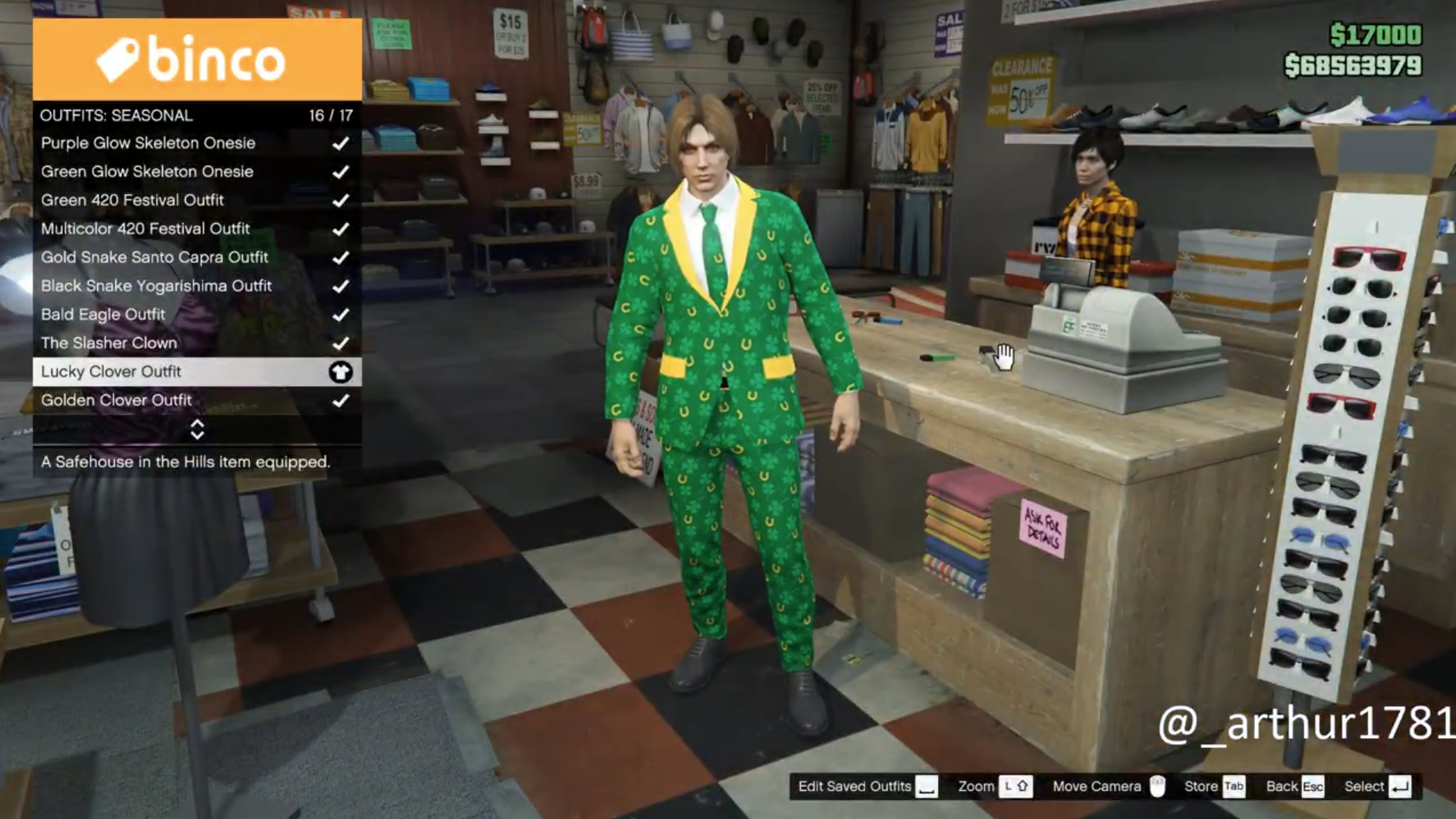Go Back from the outfits menu

[x=1294, y=786]
